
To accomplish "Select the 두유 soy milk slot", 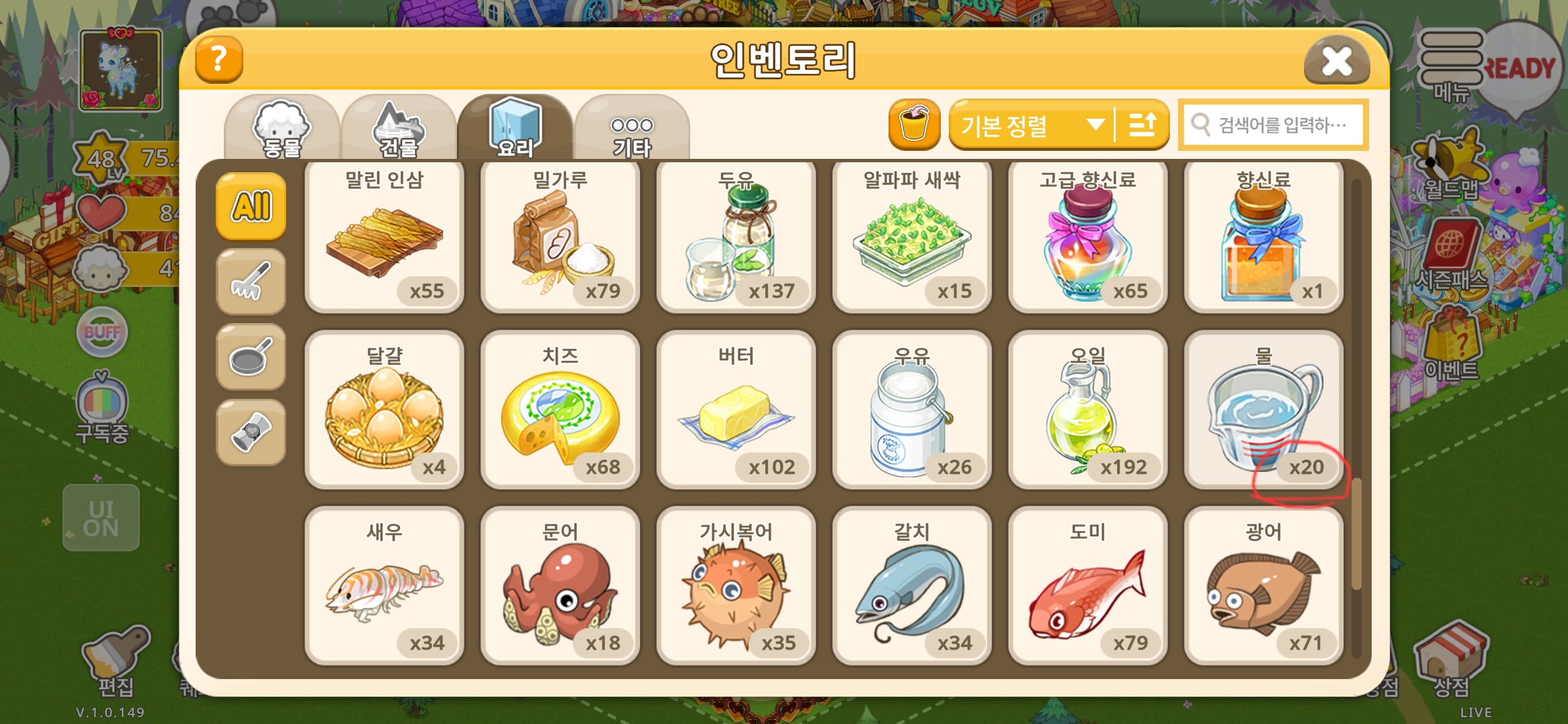I will (736, 236).
